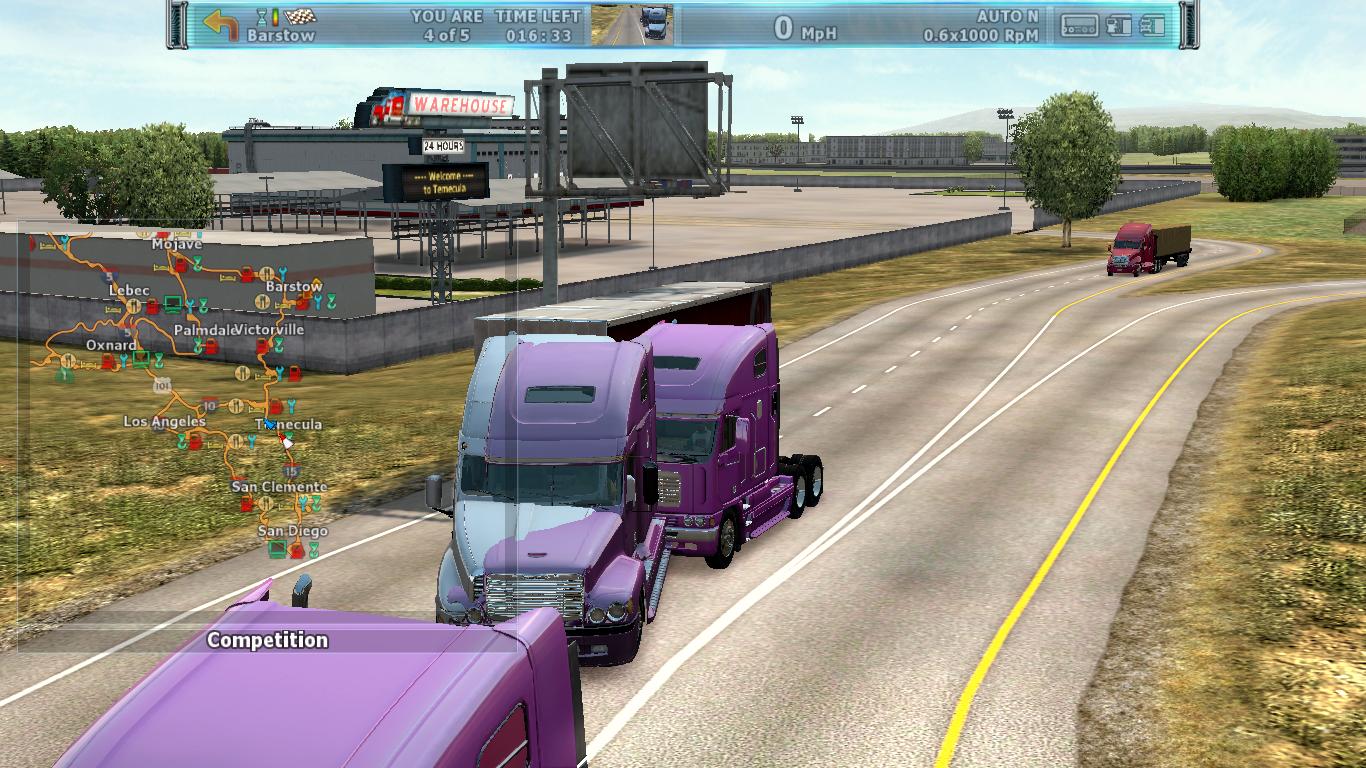The image size is (1366, 768).
Task: Choose Victorville on the route map
Action: tap(270, 329)
